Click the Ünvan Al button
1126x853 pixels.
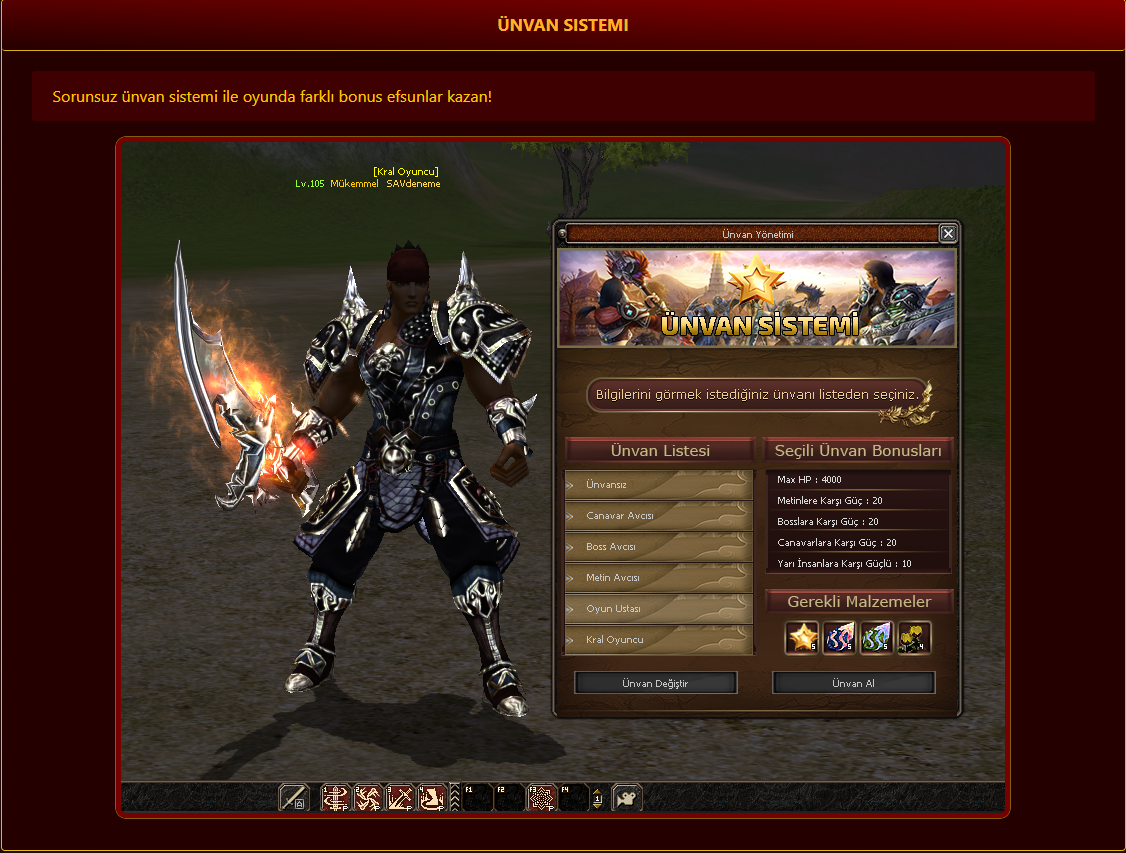pyautogui.click(x=853, y=683)
